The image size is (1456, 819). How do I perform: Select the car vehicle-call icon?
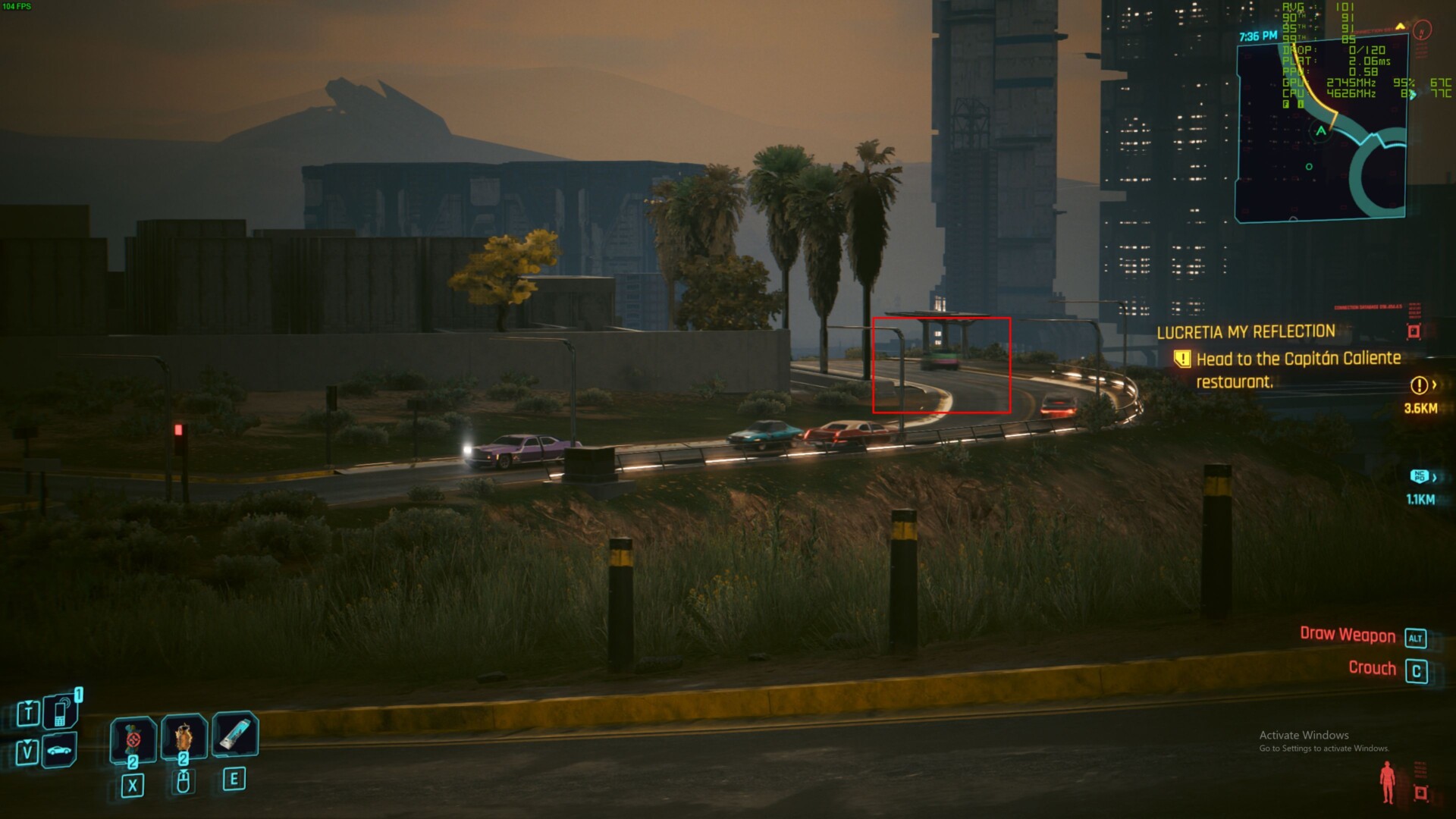point(59,751)
